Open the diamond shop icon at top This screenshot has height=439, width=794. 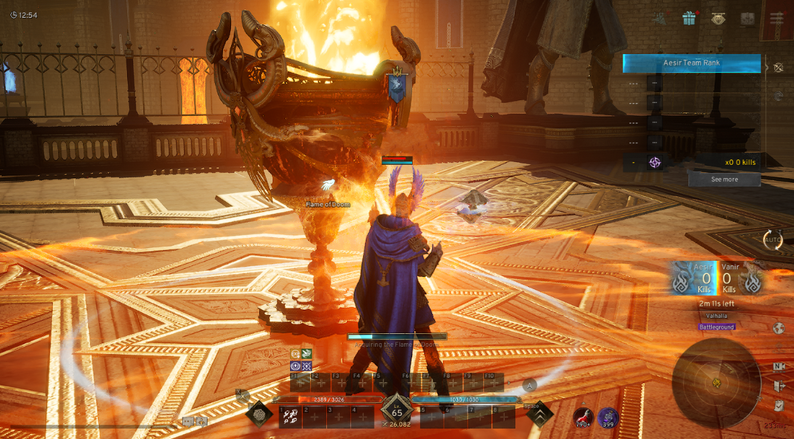click(719, 18)
